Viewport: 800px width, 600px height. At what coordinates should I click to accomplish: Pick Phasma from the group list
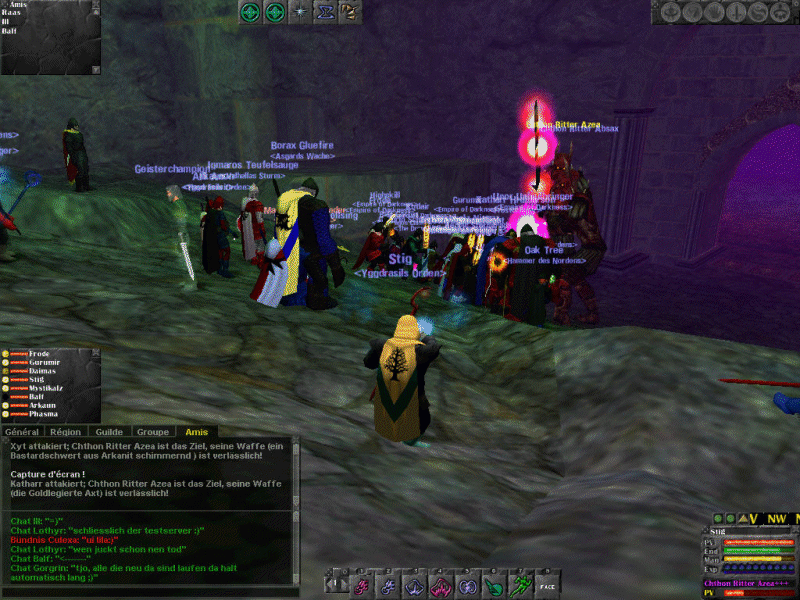point(44,413)
